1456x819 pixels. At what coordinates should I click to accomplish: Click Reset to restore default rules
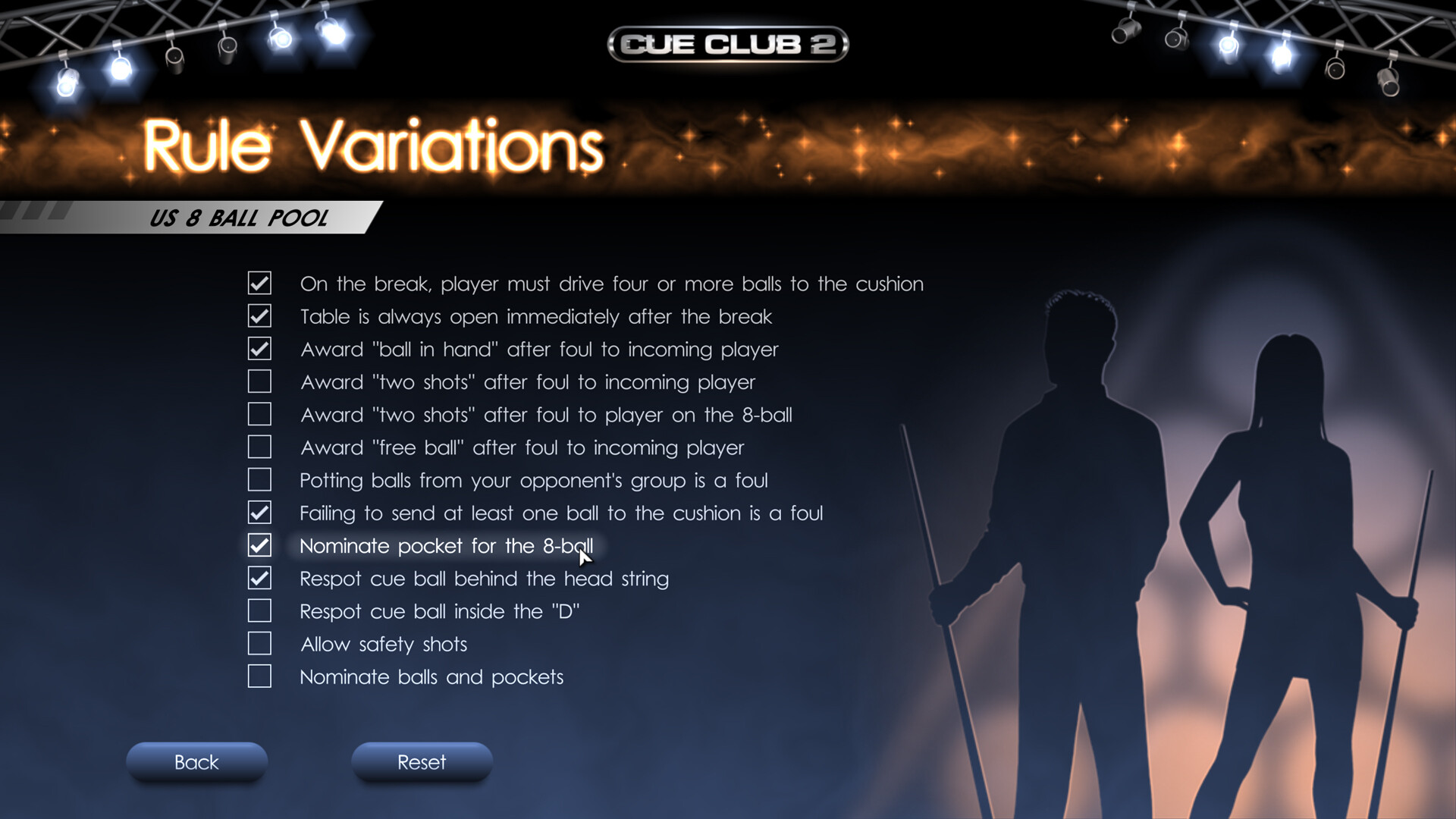[422, 762]
